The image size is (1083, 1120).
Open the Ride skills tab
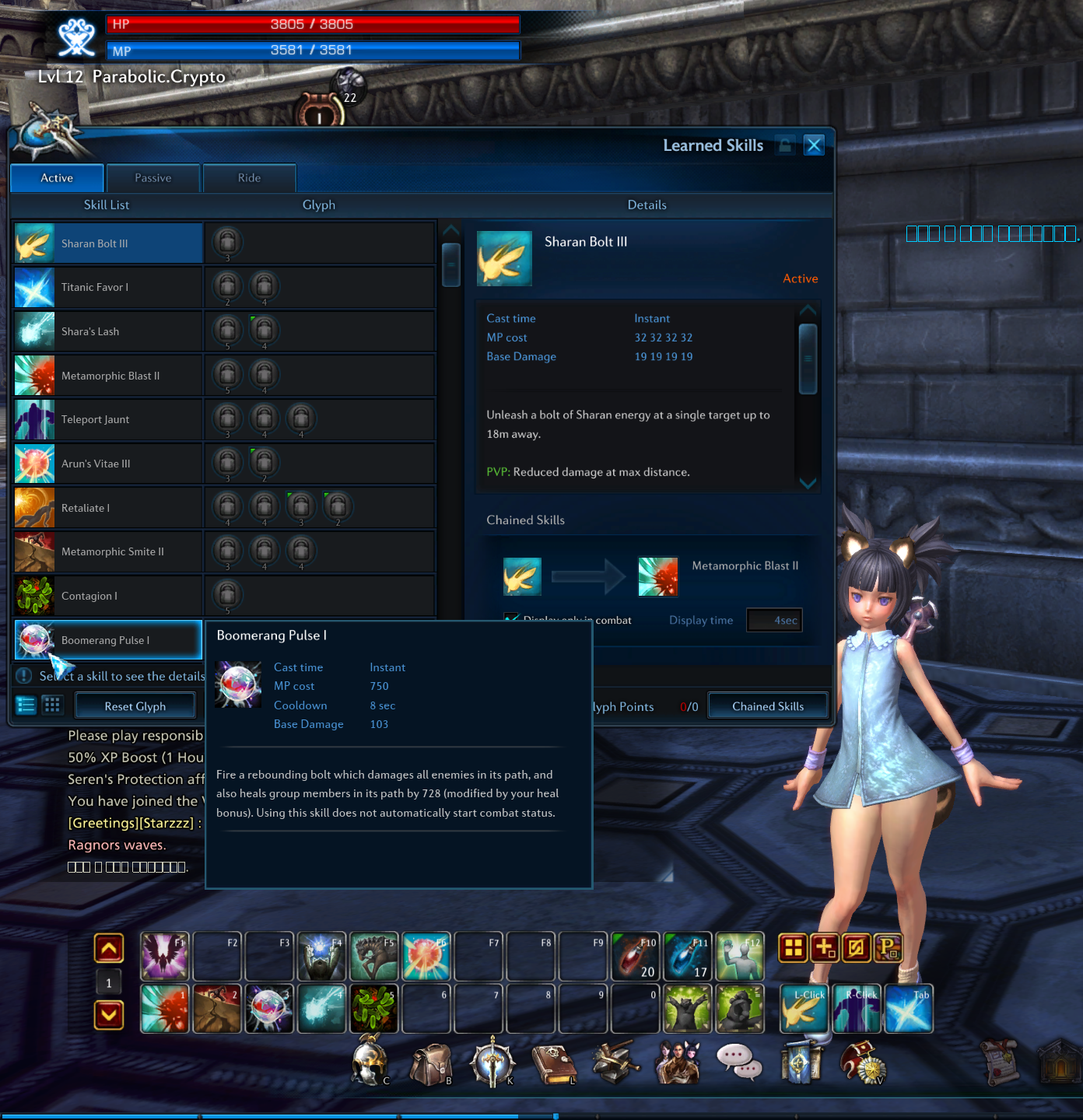click(x=249, y=178)
